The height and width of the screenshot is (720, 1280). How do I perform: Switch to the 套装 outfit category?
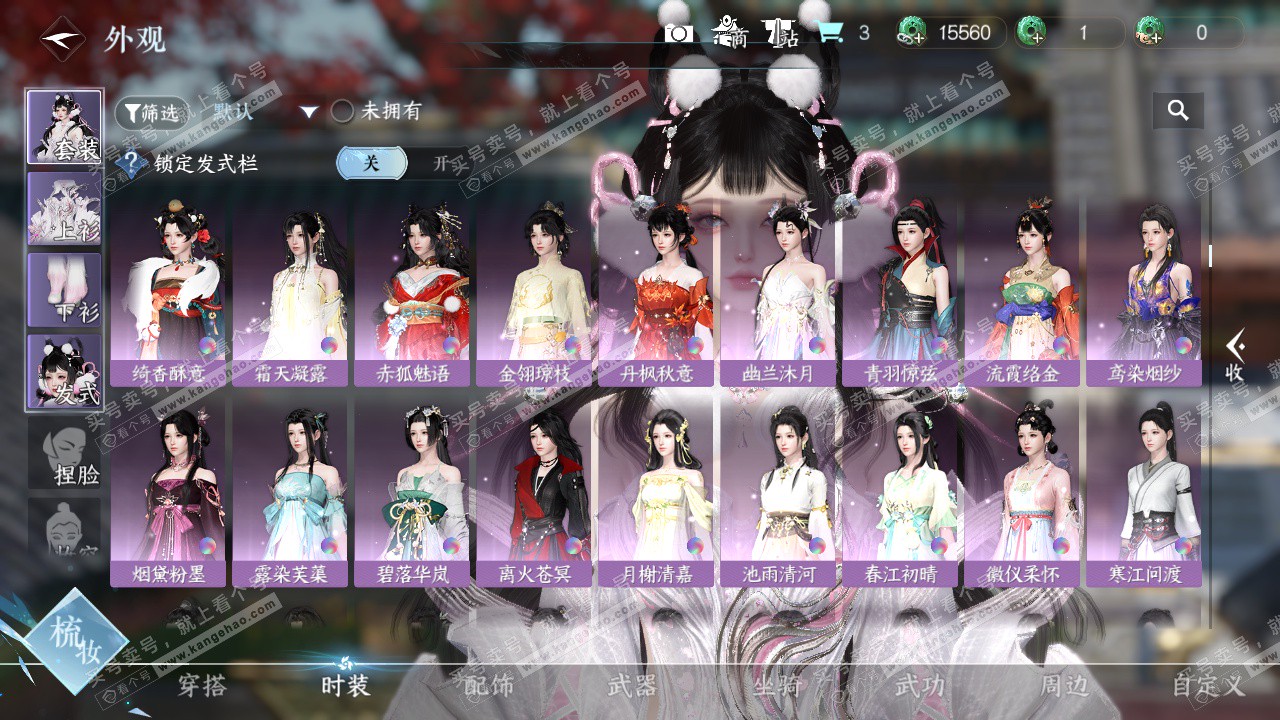coord(64,127)
